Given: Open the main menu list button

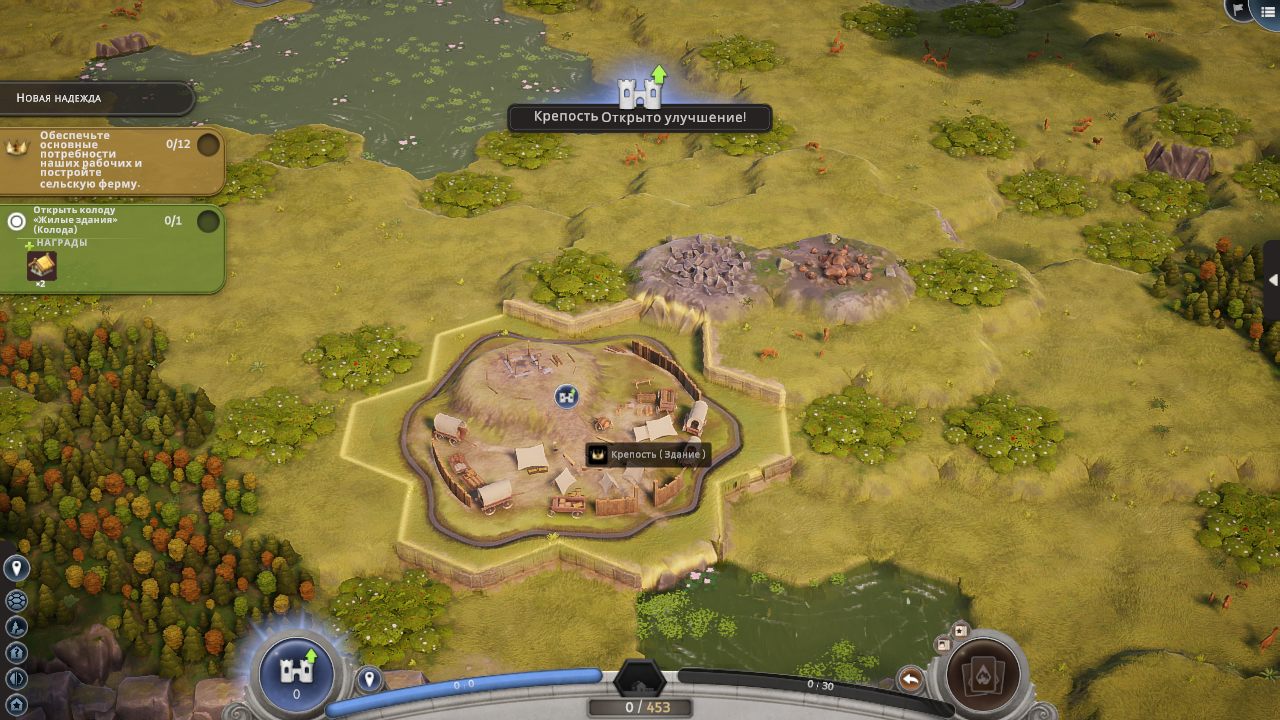Looking at the screenshot, I should (x=1268, y=11).
